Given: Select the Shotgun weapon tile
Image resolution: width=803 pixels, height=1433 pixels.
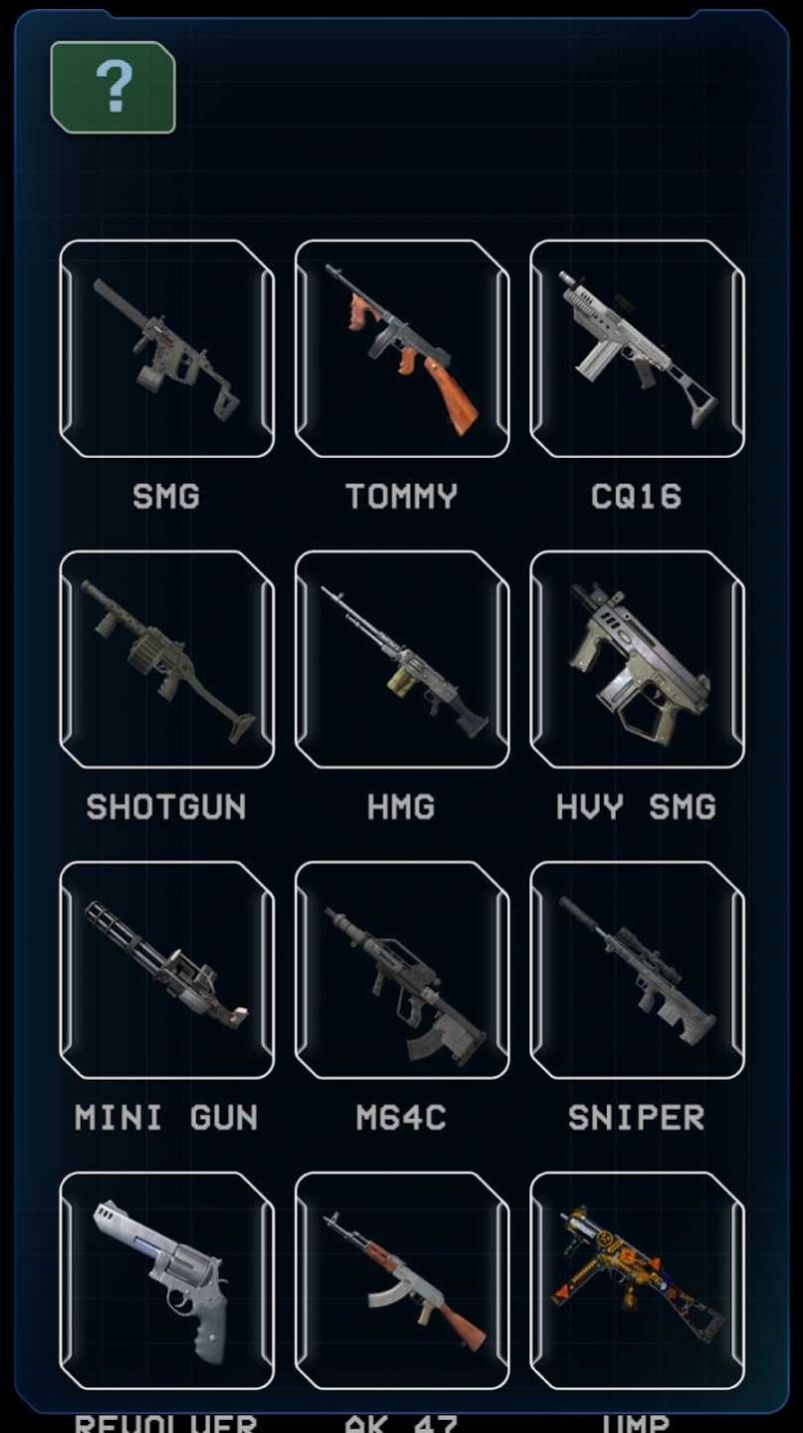Looking at the screenshot, I should tap(166, 659).
